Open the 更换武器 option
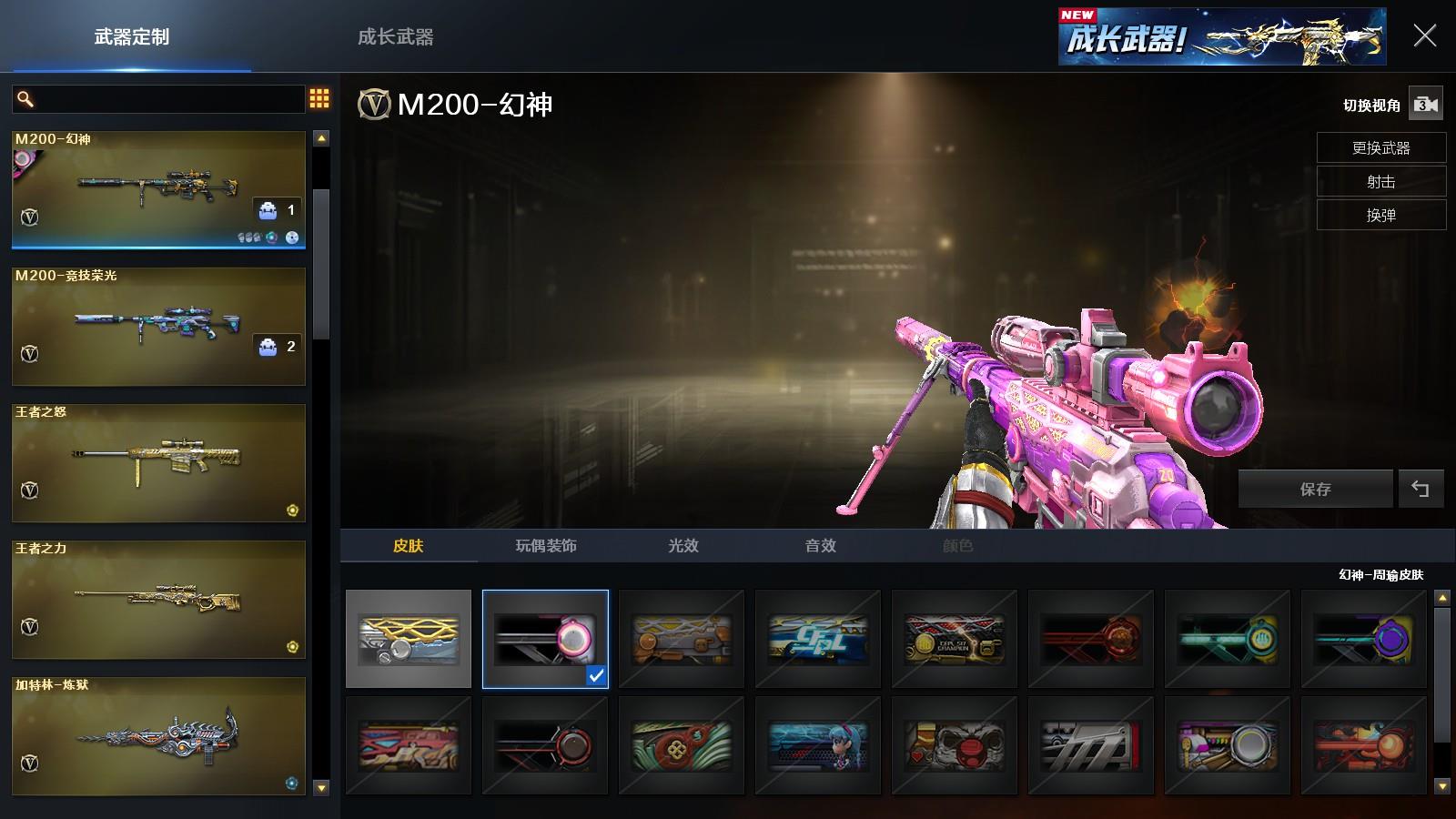The height and width of the screenshot is (819, 1456). point(1380,147)
